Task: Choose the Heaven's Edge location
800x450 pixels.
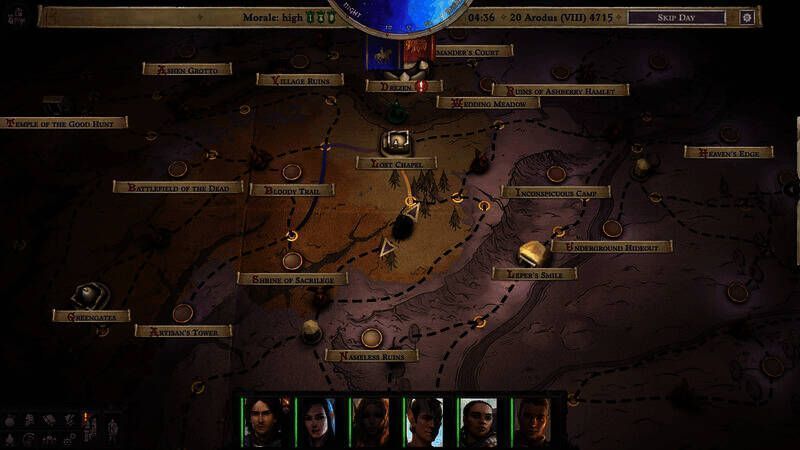Action: pos(728,152)
